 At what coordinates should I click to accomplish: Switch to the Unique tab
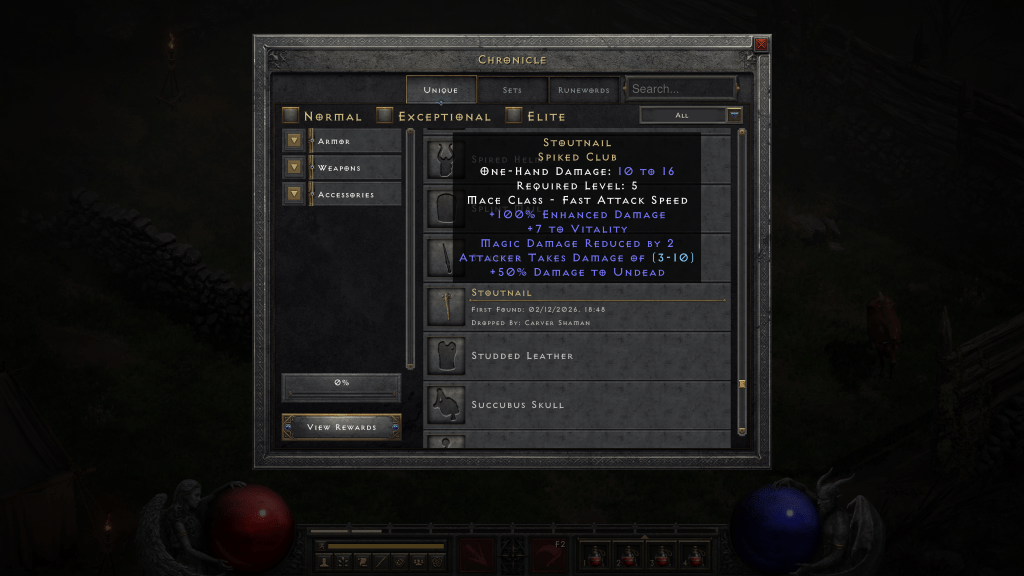[x=440, y=90]
